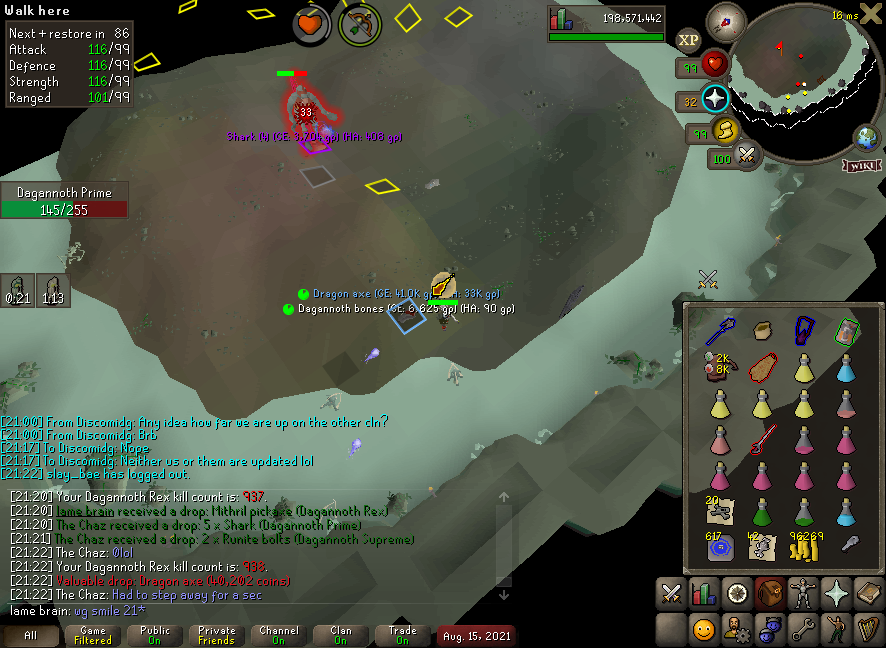Click the compass to face north
This screenshot has height=648, width=886.
click(725, 21)
